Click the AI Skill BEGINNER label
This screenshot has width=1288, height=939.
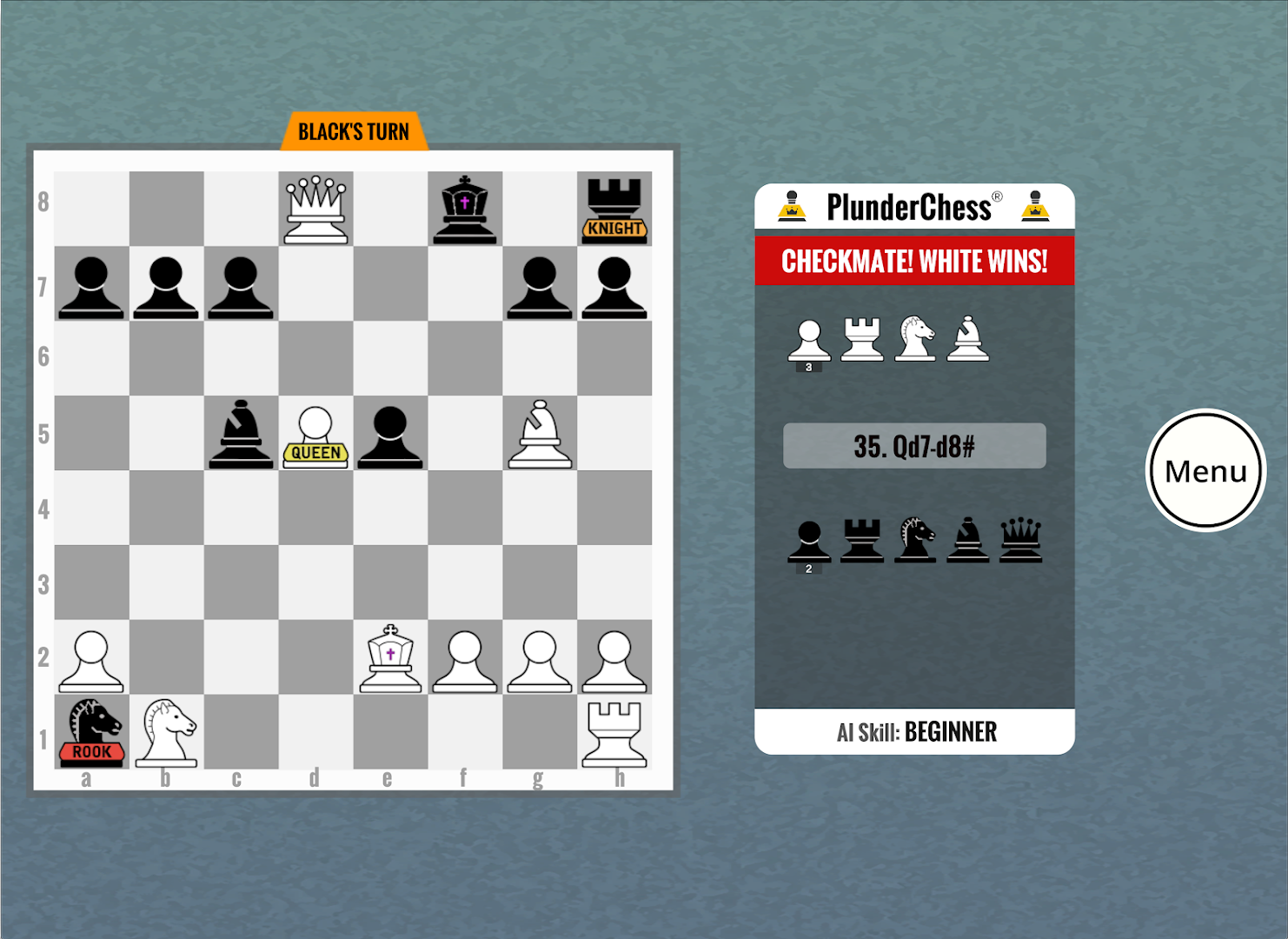[914, 731]
